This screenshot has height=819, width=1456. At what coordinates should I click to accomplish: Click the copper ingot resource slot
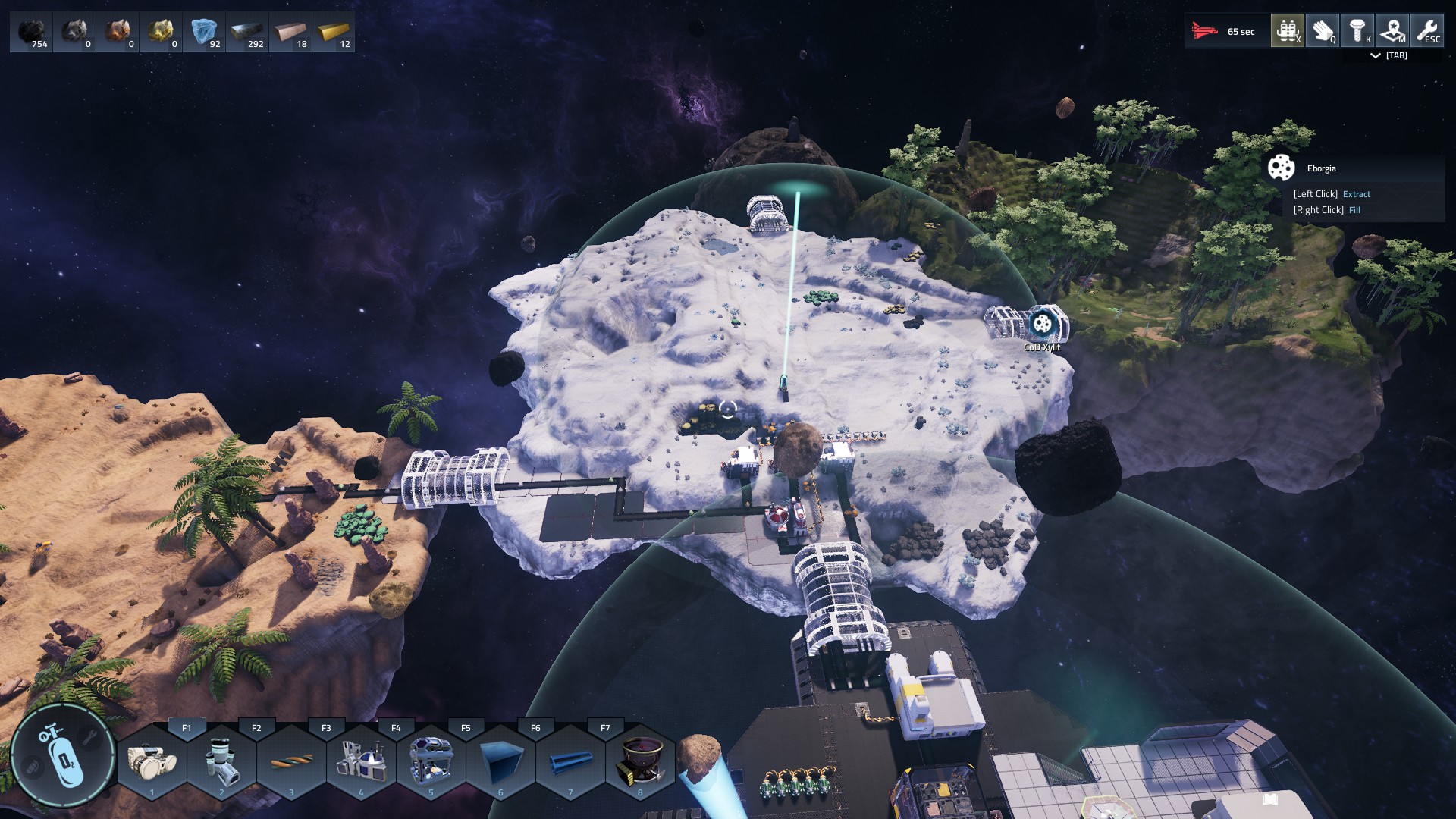[x=290, y=32]
